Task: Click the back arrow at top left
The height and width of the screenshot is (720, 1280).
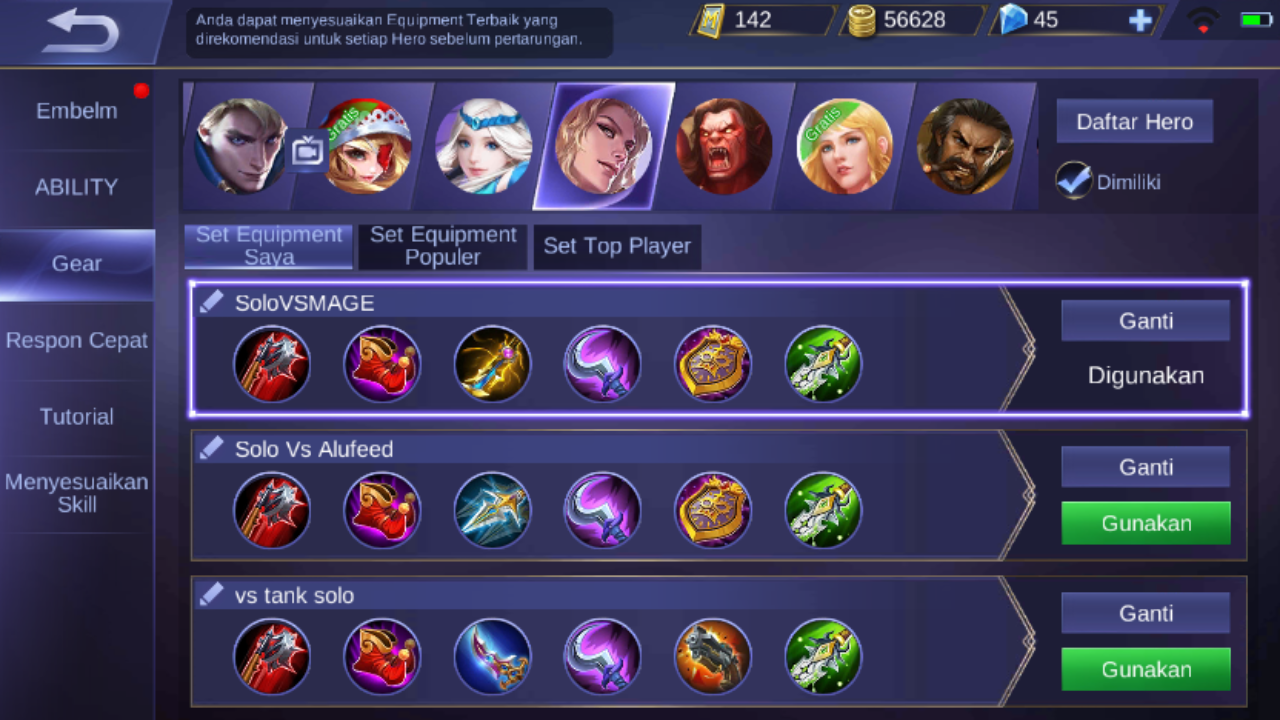Action: [78, 31]
